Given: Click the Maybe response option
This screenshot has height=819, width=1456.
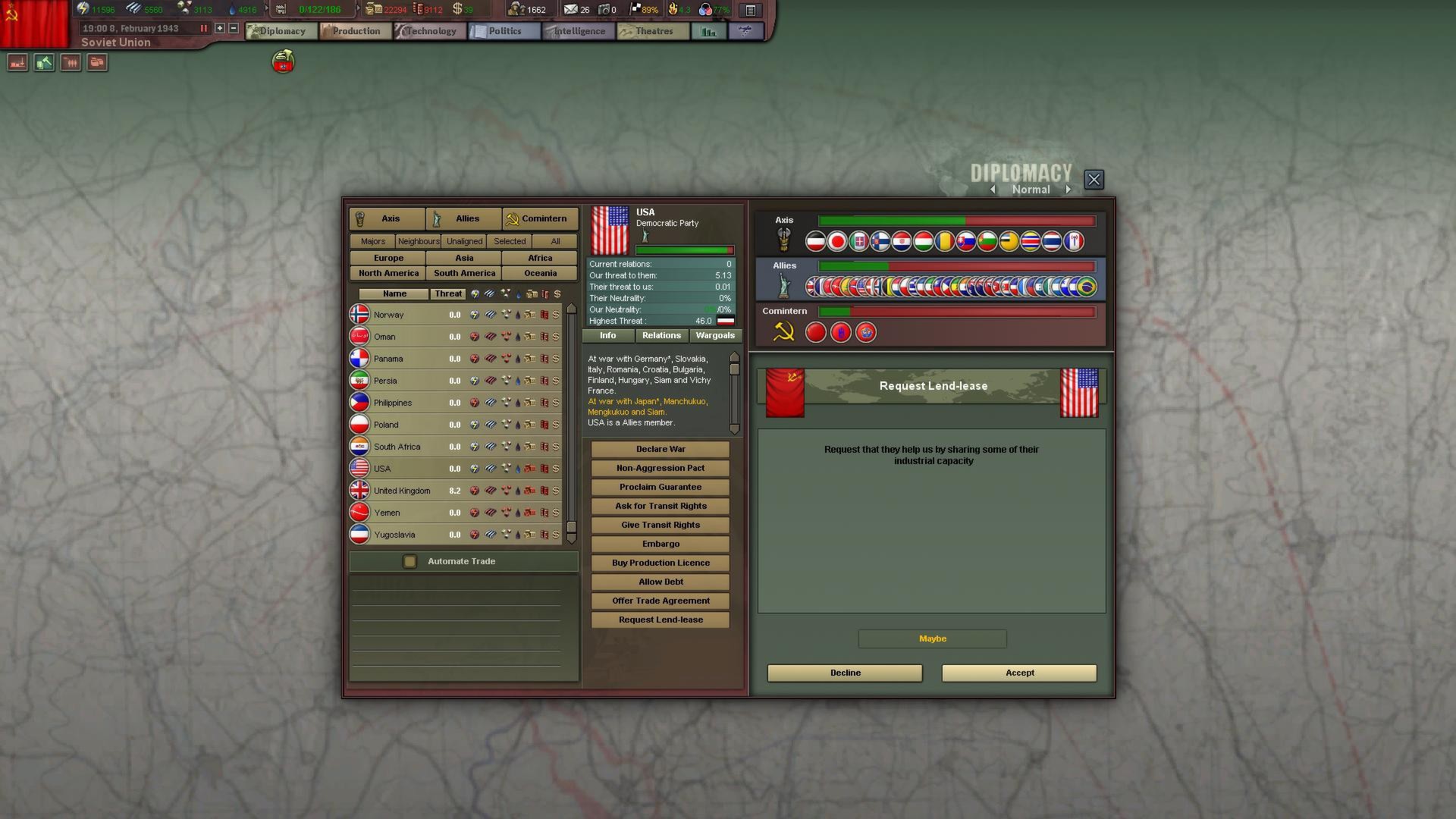Looking at the screenshot, I should point(932,639).
